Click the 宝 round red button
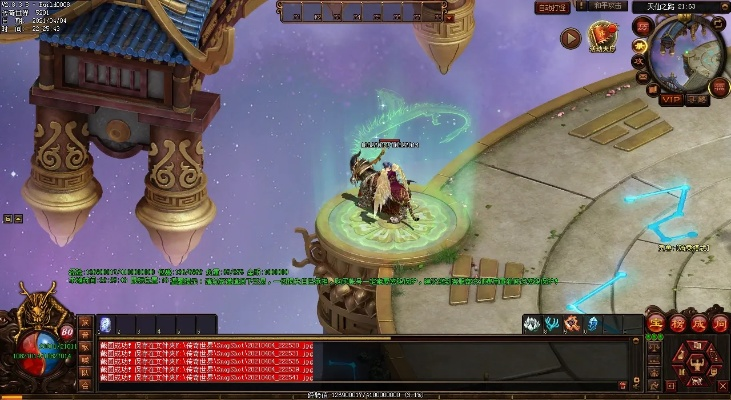731x400 pixels. click(656, 322)
